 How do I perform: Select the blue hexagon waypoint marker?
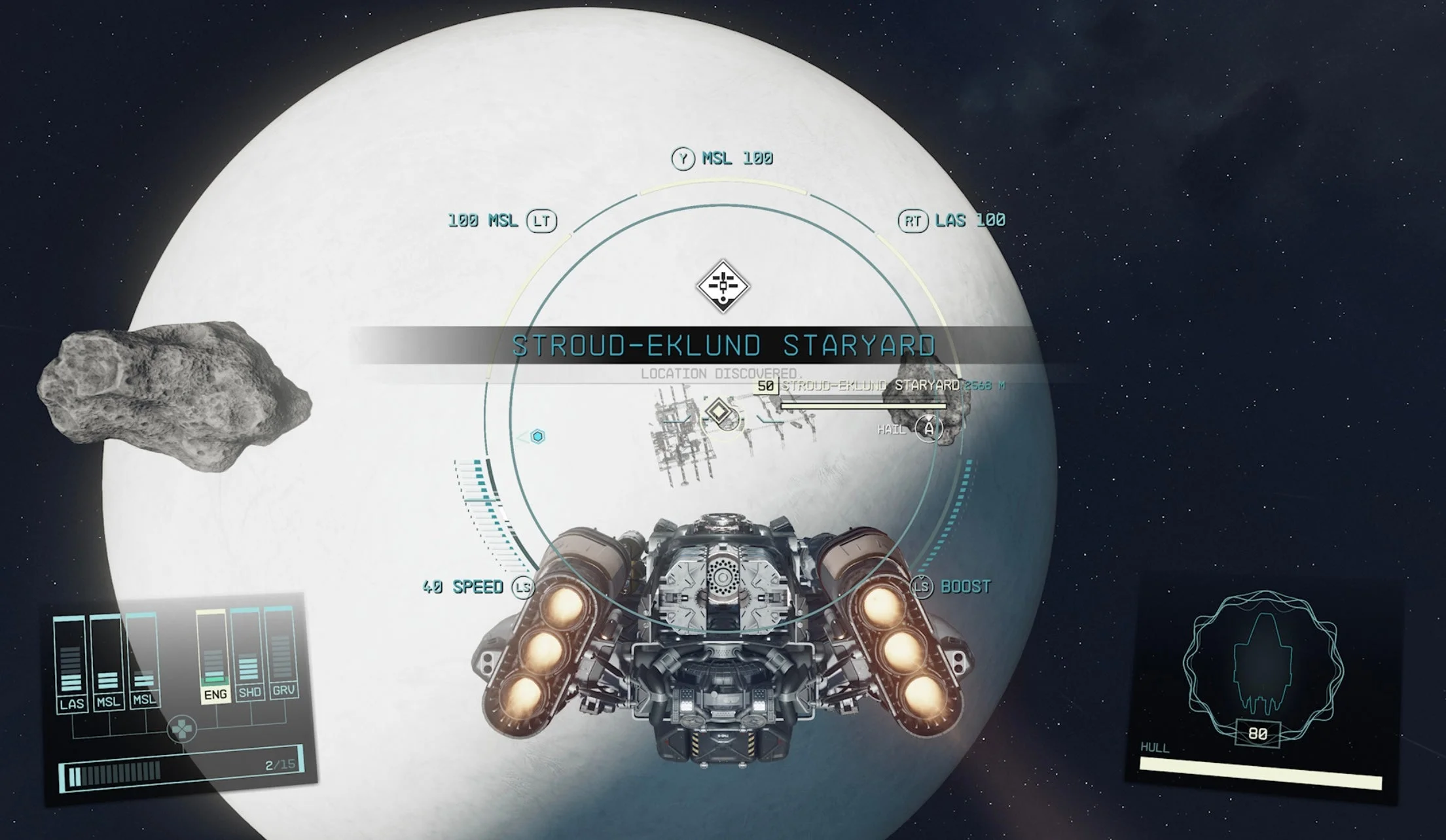pyautogui.click(x=537, y=436)
